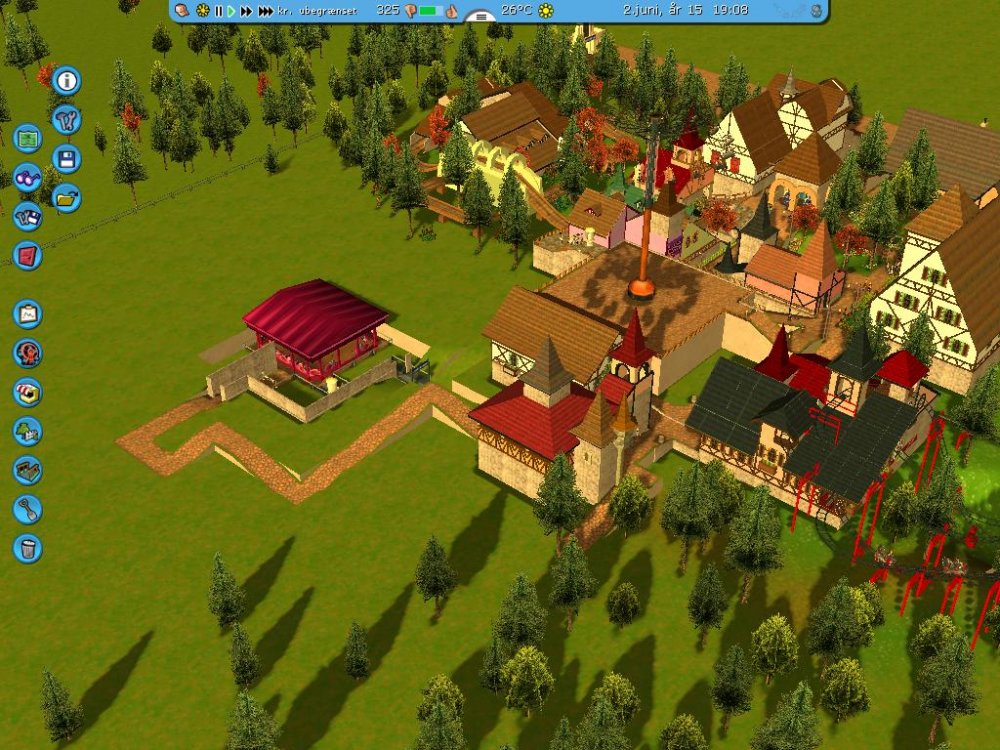Open the wrench and spanner options button
This screenshot has width=1000, height=750.
point(66,120)
